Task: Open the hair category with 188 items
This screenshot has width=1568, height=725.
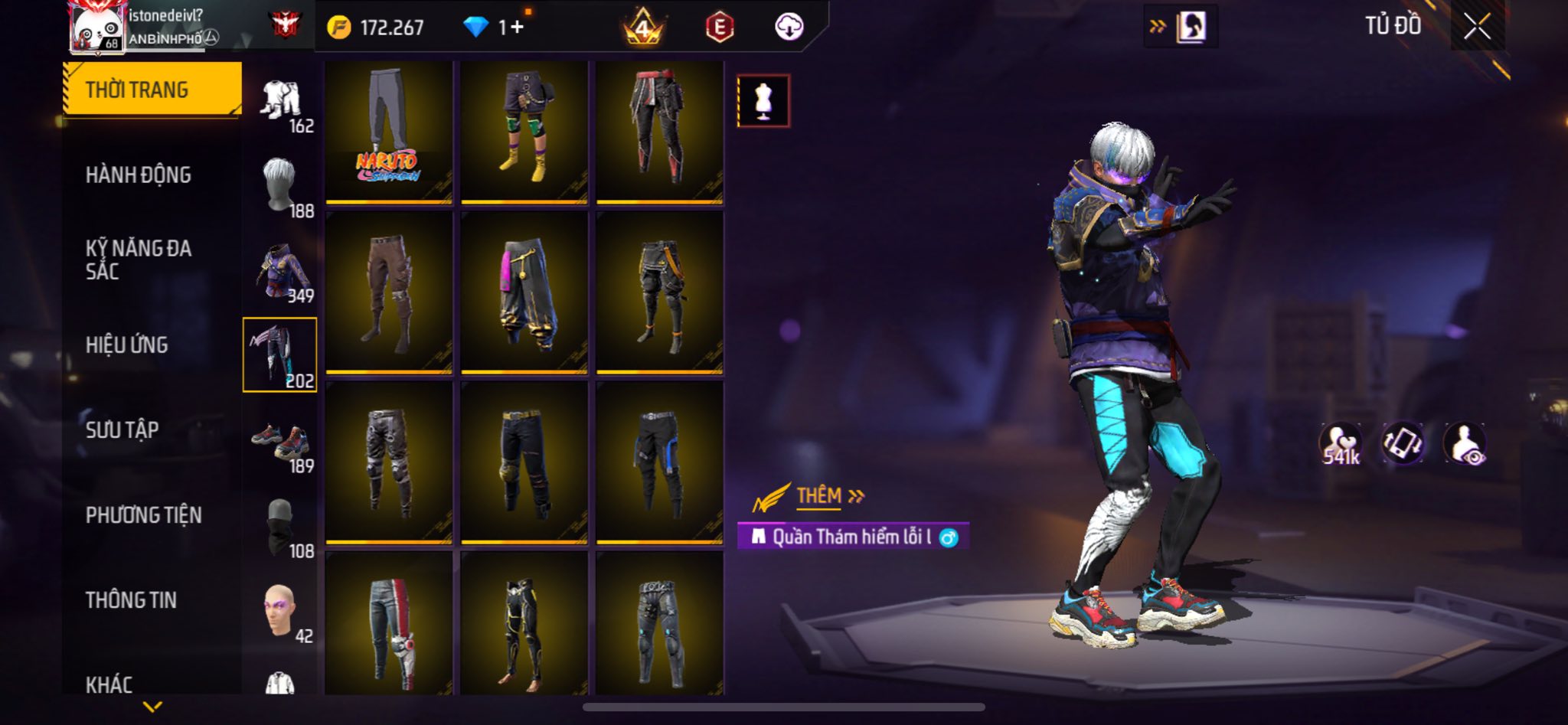Action: [280, 186]
